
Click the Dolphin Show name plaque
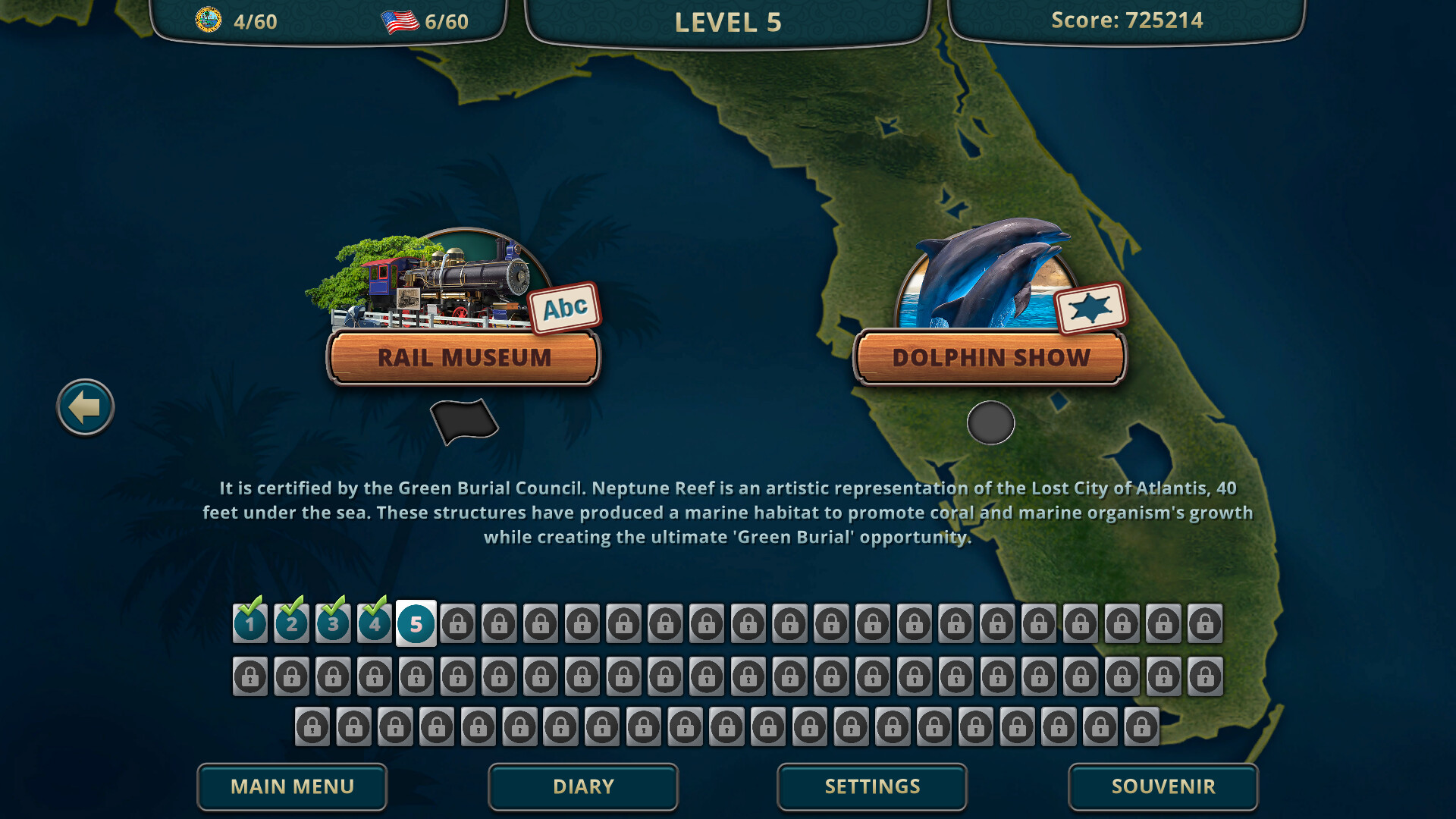(990, 358)
